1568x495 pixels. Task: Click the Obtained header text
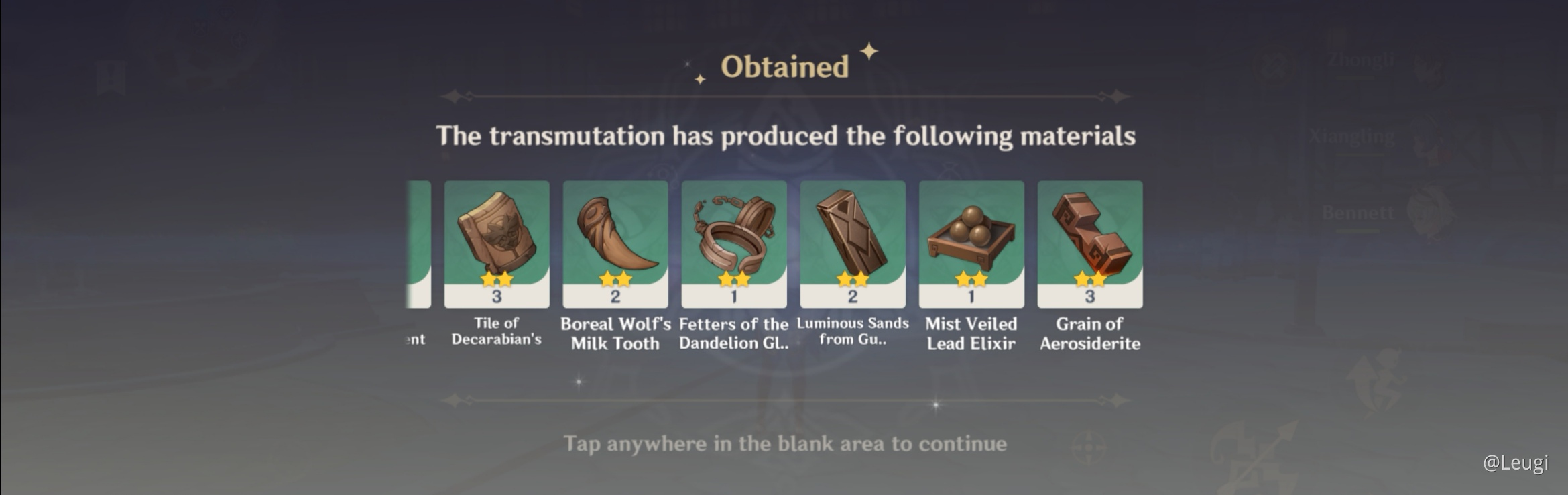[x=784, y=66]
